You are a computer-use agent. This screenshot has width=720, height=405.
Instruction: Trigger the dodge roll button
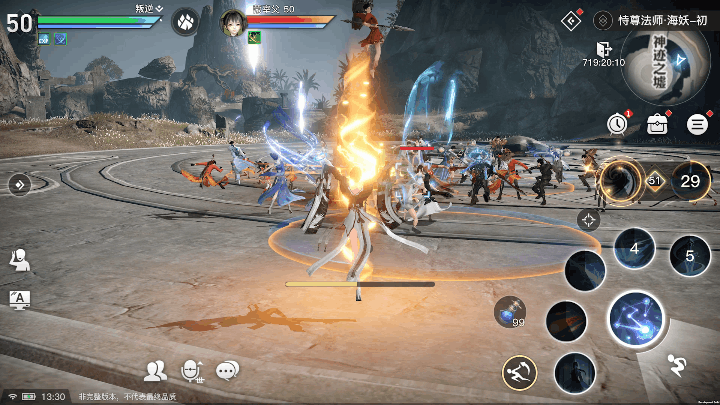click(x=519, y=373)
